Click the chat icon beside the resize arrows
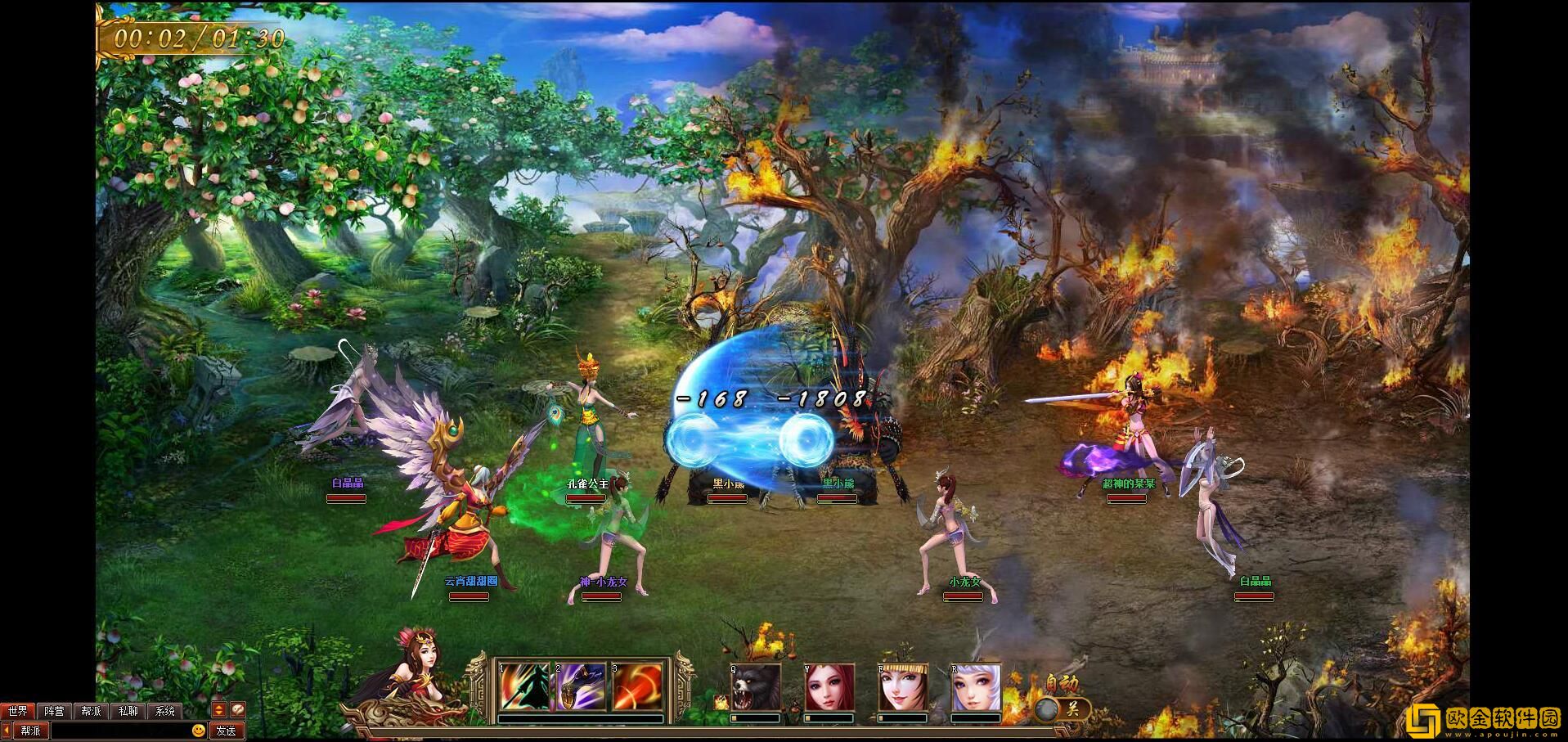Image resolution: width=1568 pixels, height=742 pixels. (x=236, y=710)
